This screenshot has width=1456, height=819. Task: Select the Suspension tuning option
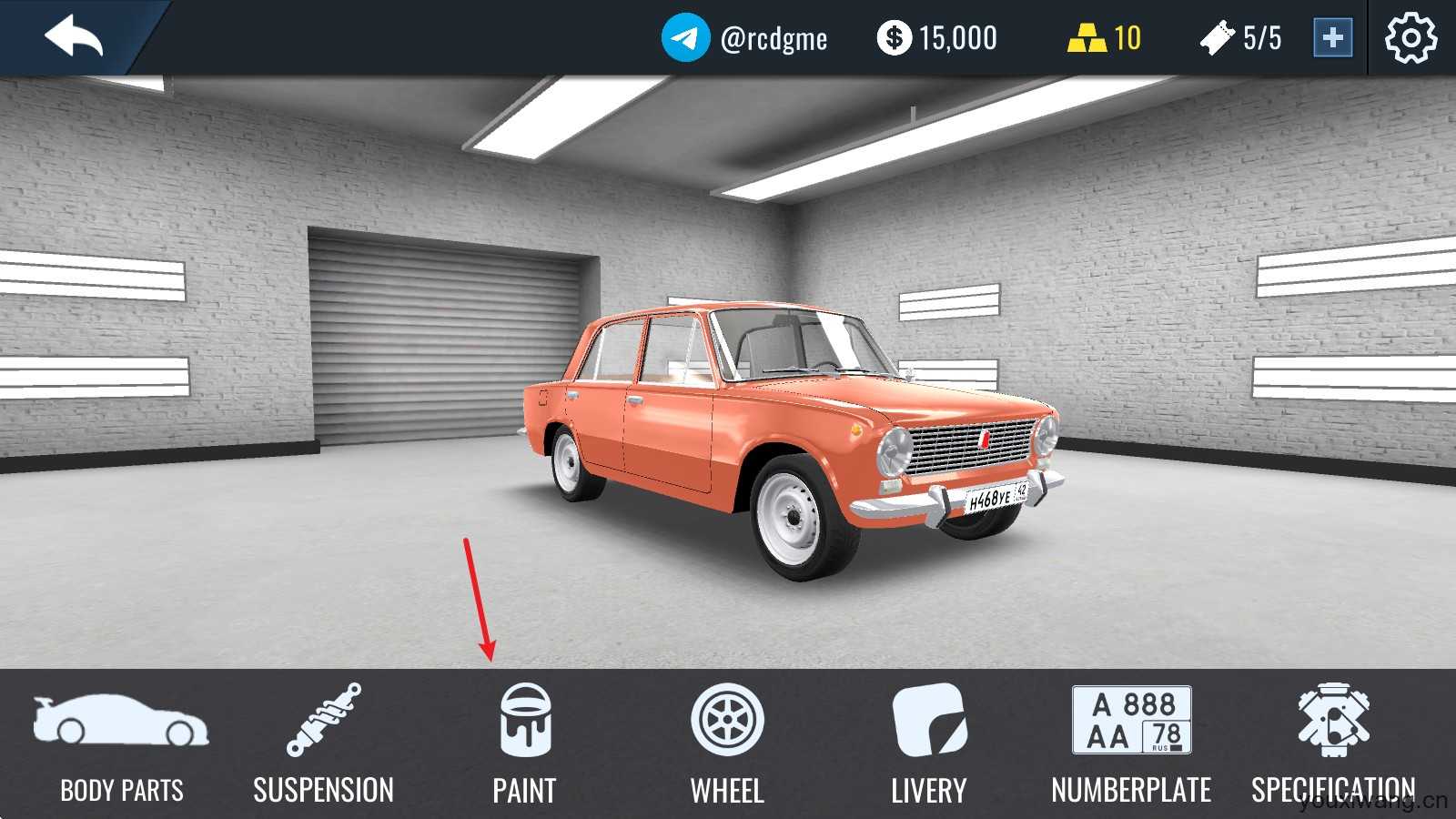click(323, 743)
